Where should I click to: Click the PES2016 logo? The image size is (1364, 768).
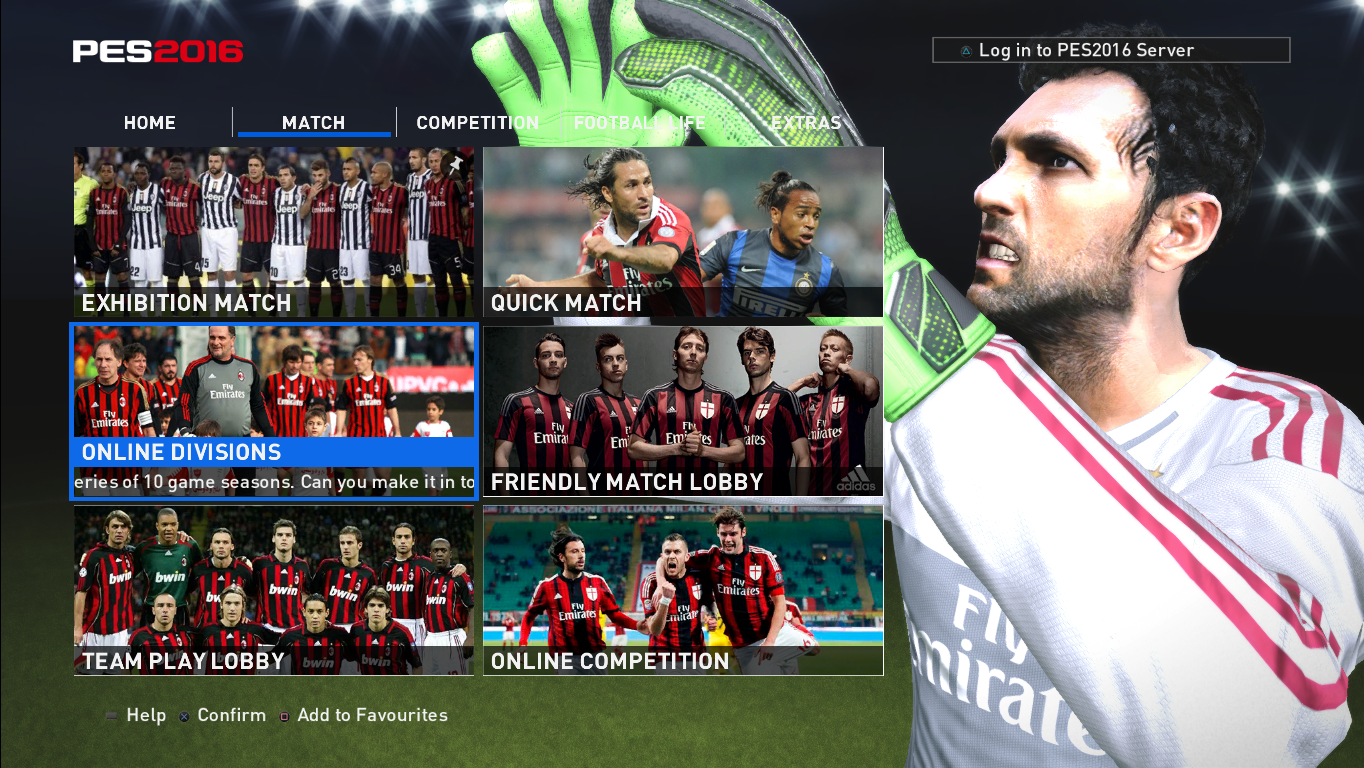click(156, 52)
